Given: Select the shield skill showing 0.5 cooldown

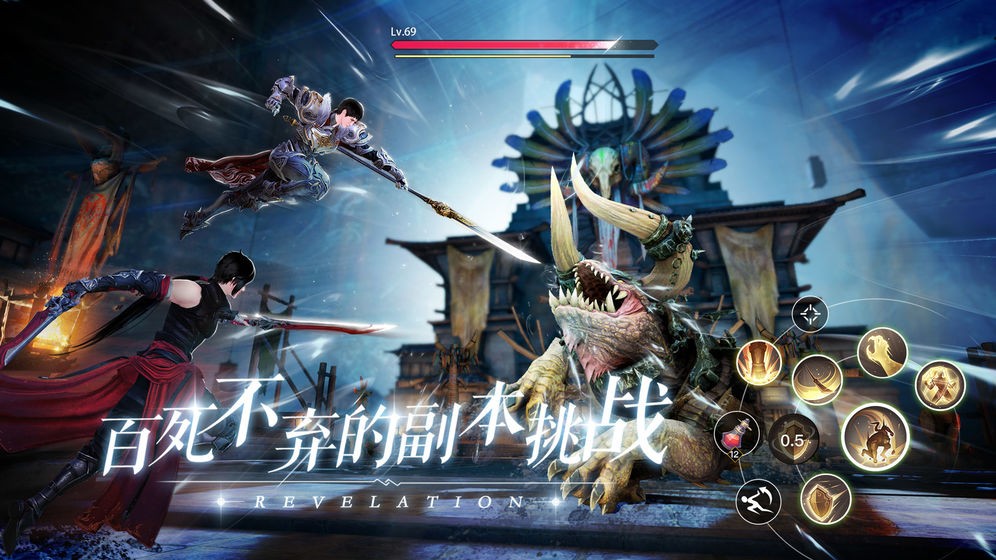Looking at the screenshot, I should [793, 438].
